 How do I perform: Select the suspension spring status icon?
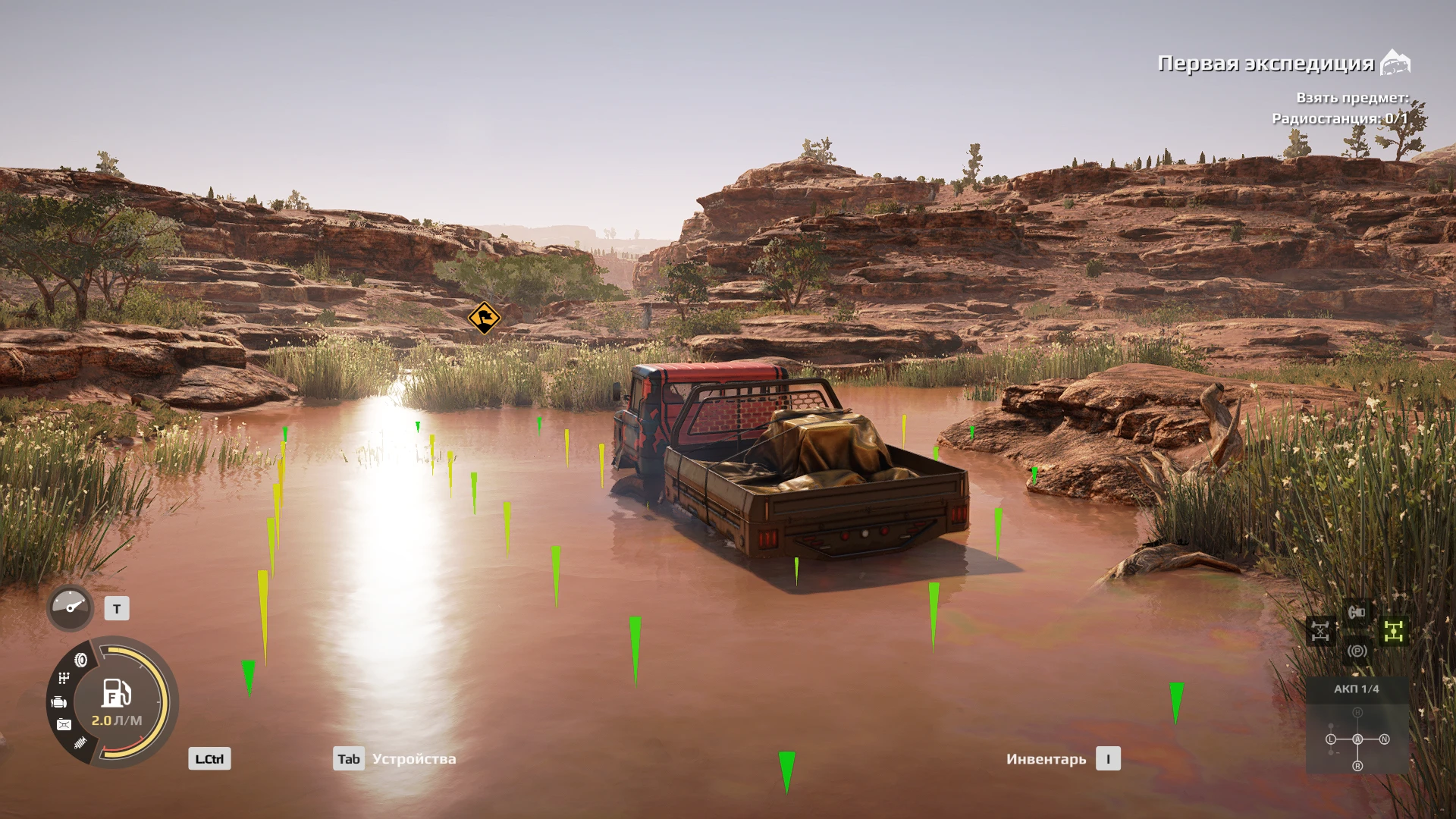[81, 742]
